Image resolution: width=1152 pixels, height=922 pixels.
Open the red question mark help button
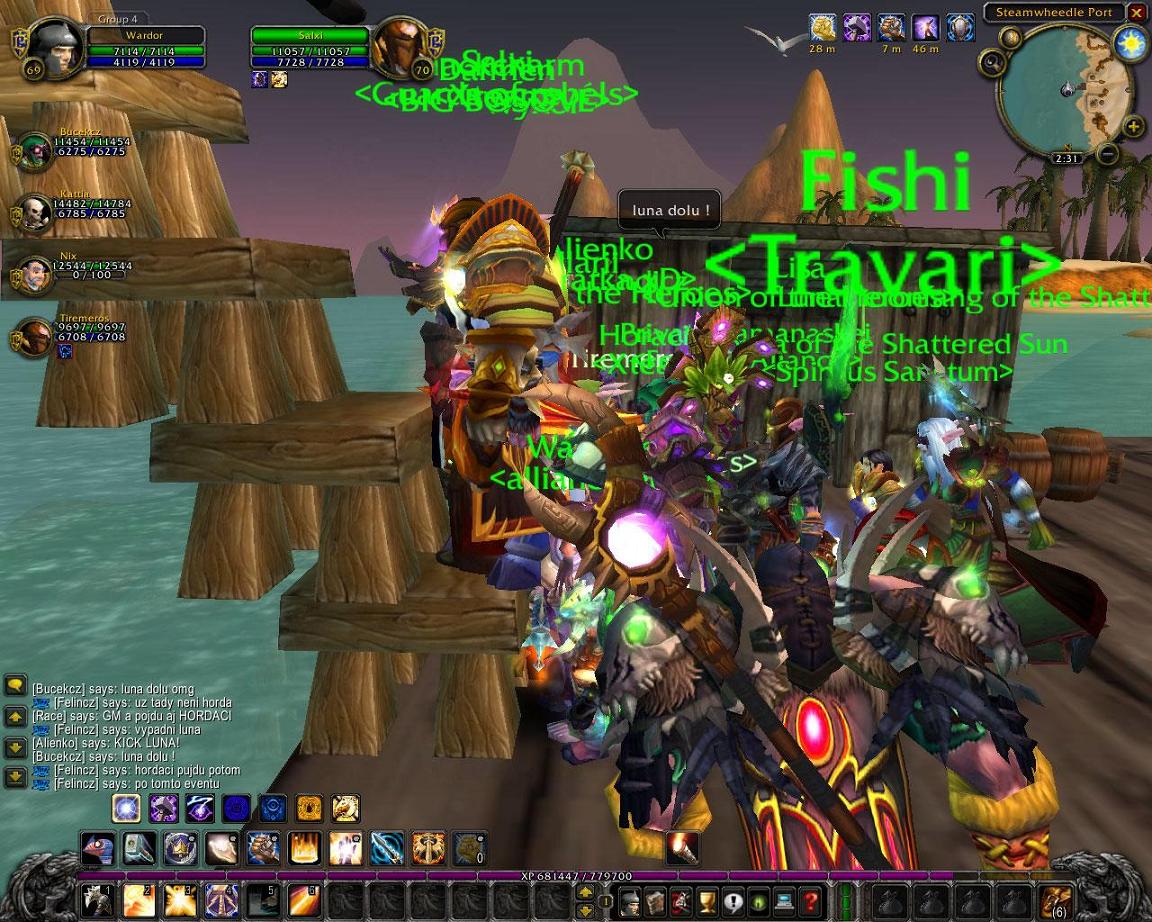[811, 901]
